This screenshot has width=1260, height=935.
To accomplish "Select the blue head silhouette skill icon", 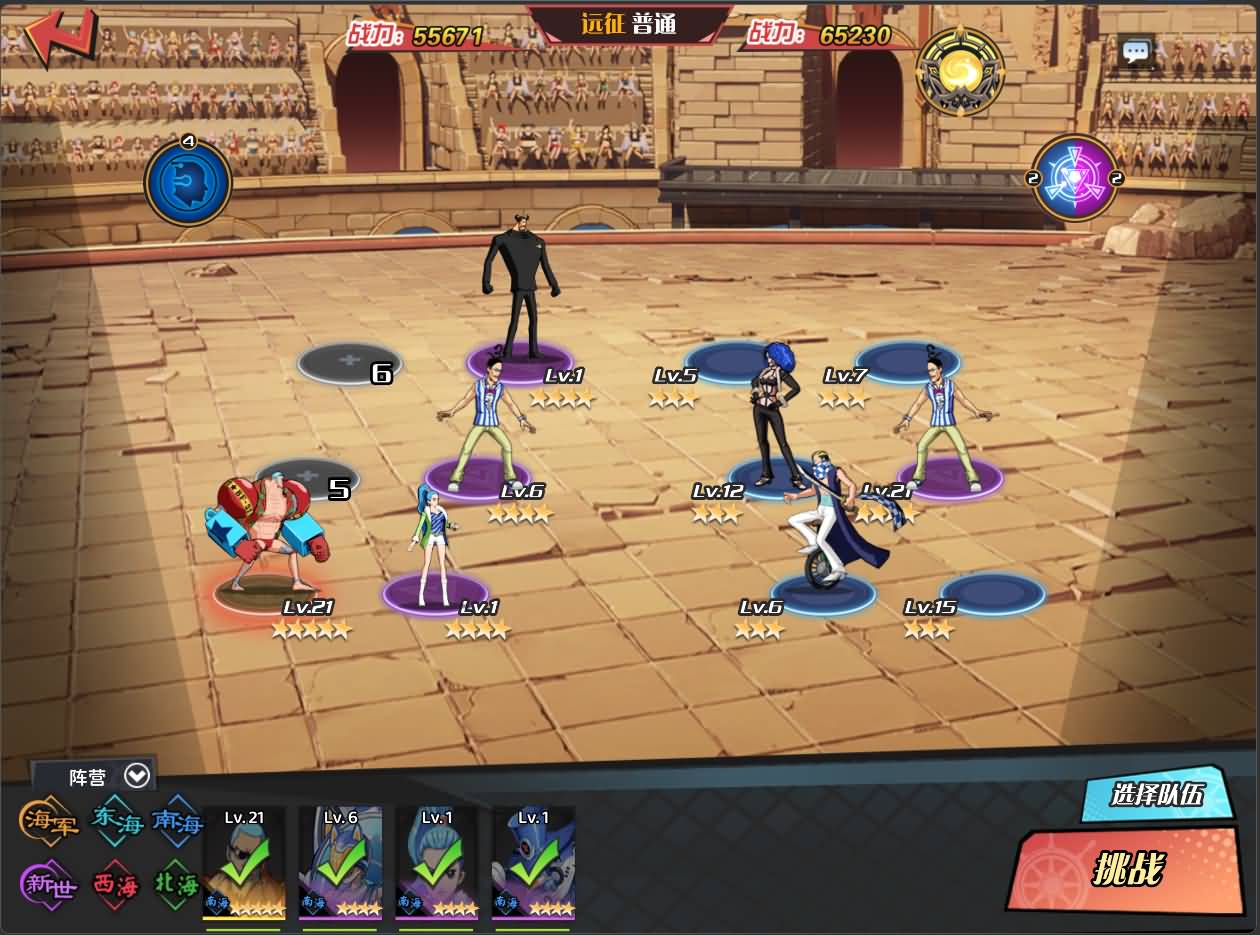I will (x=188, y=182).
